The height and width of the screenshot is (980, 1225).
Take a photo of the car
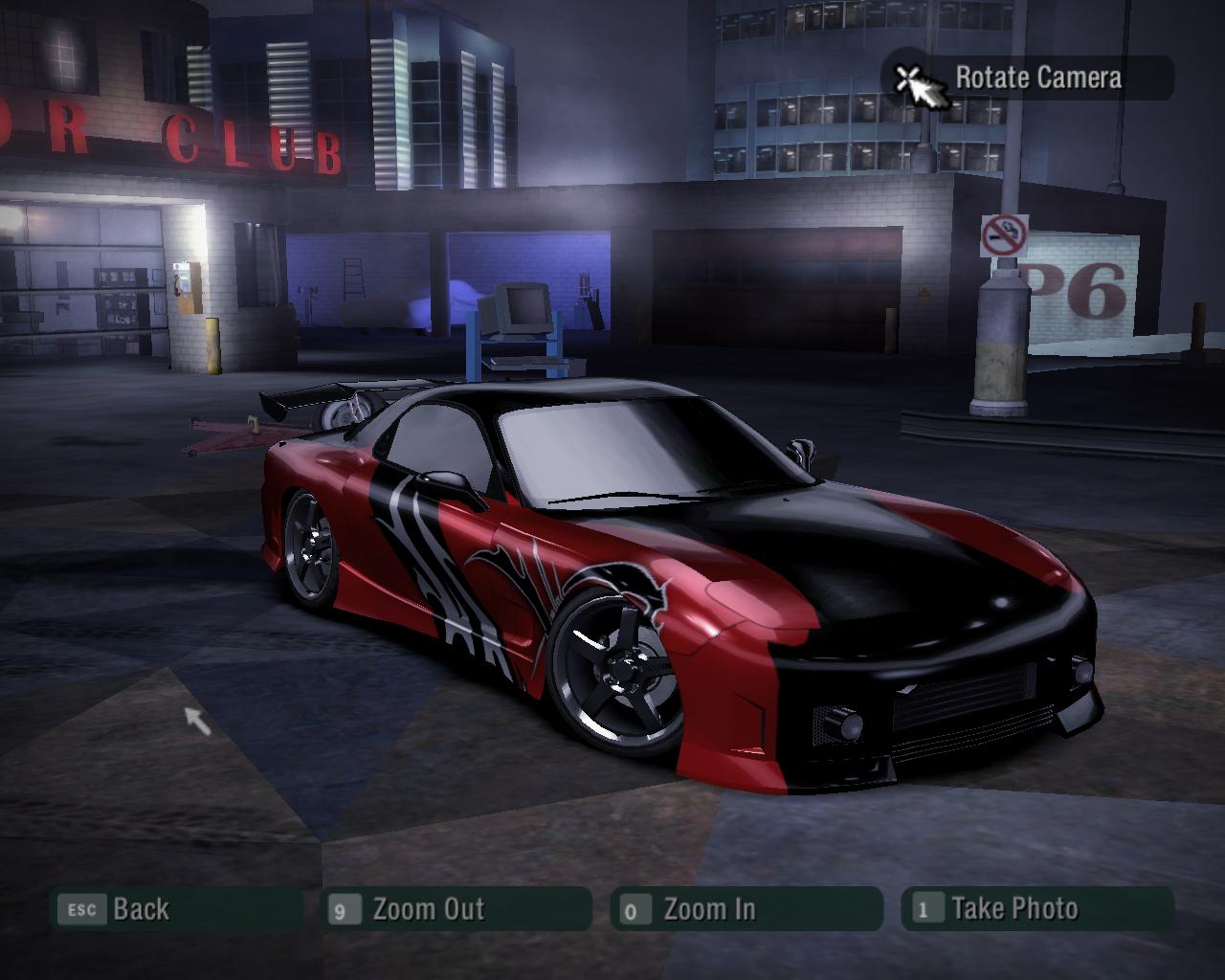pos(1036,908)
